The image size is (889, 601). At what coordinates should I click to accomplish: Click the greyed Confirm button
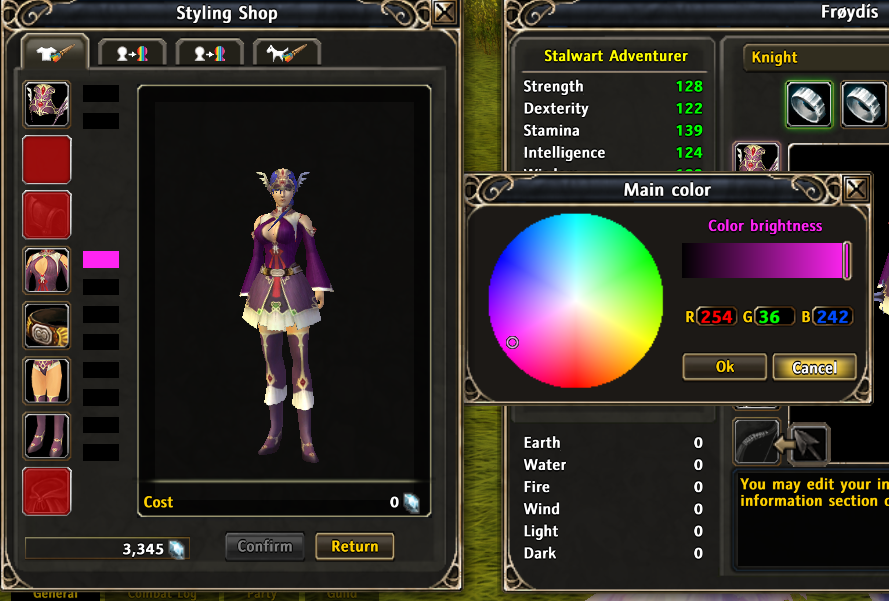[x=265, y=546]
